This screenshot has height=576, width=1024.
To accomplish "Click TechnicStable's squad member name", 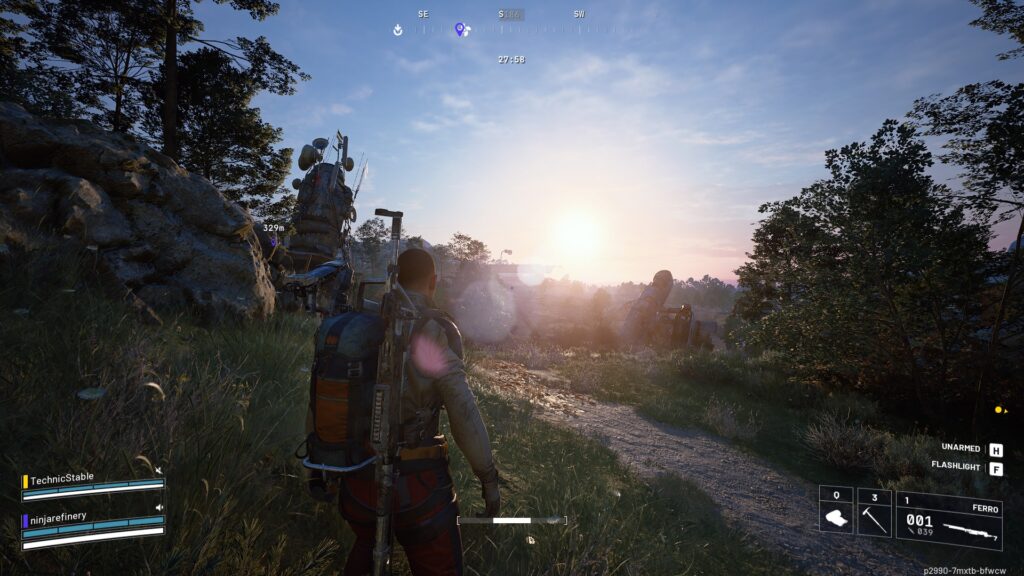I will (x=62, y=477).
